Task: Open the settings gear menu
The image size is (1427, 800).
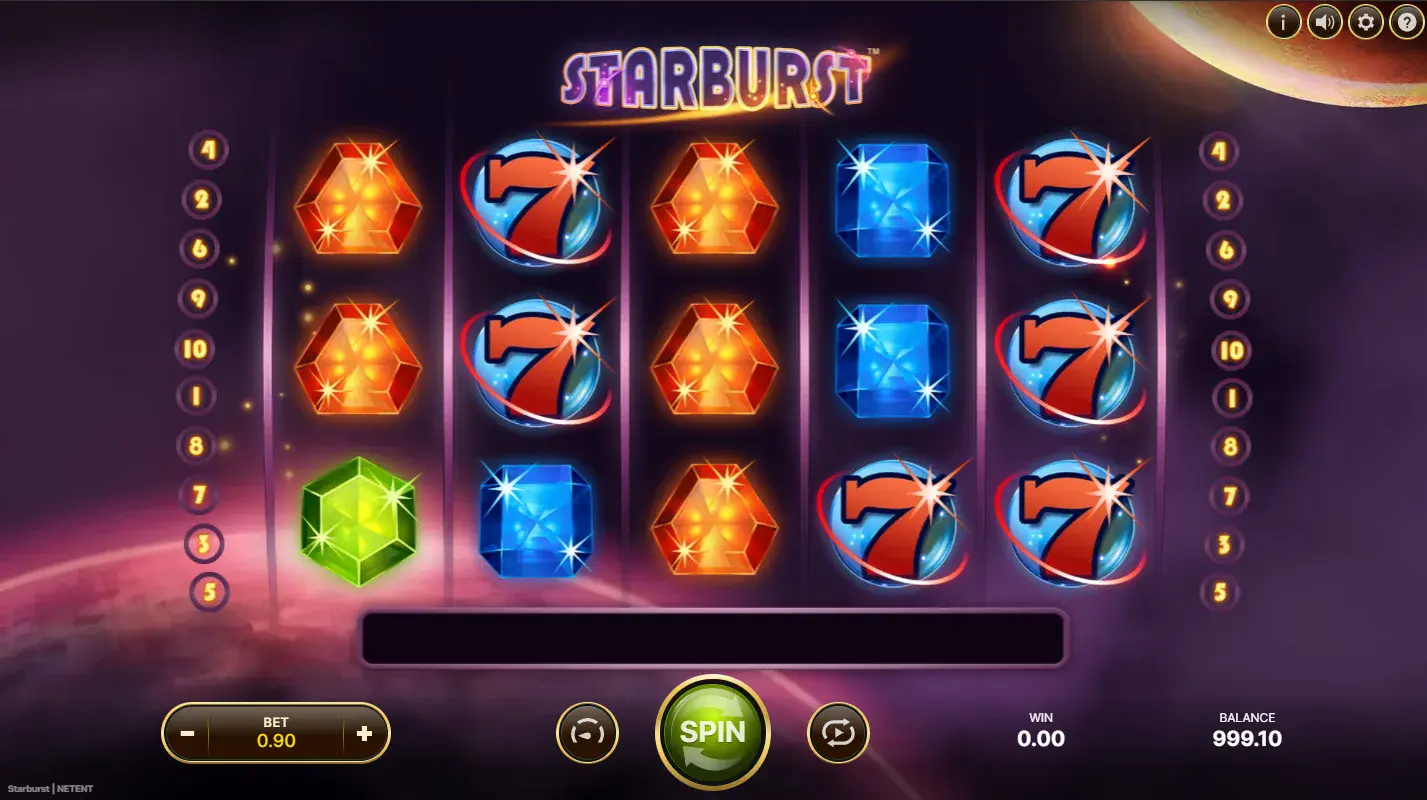Action: pyautogui.click(x=1366, y=22)
